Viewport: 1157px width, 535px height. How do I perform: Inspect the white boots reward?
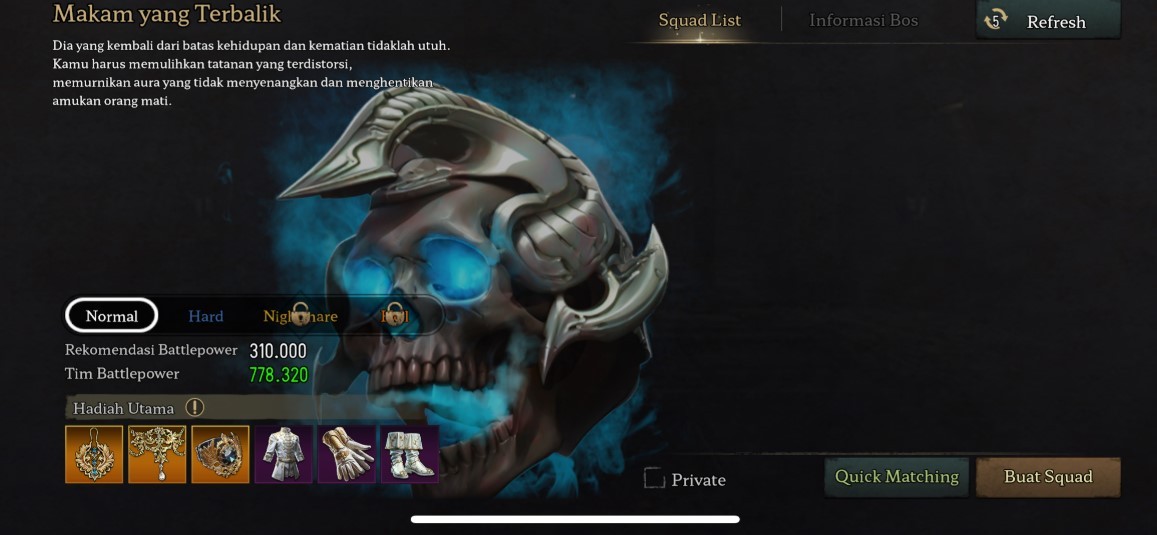pyautogui.click(x=409, y=455)
